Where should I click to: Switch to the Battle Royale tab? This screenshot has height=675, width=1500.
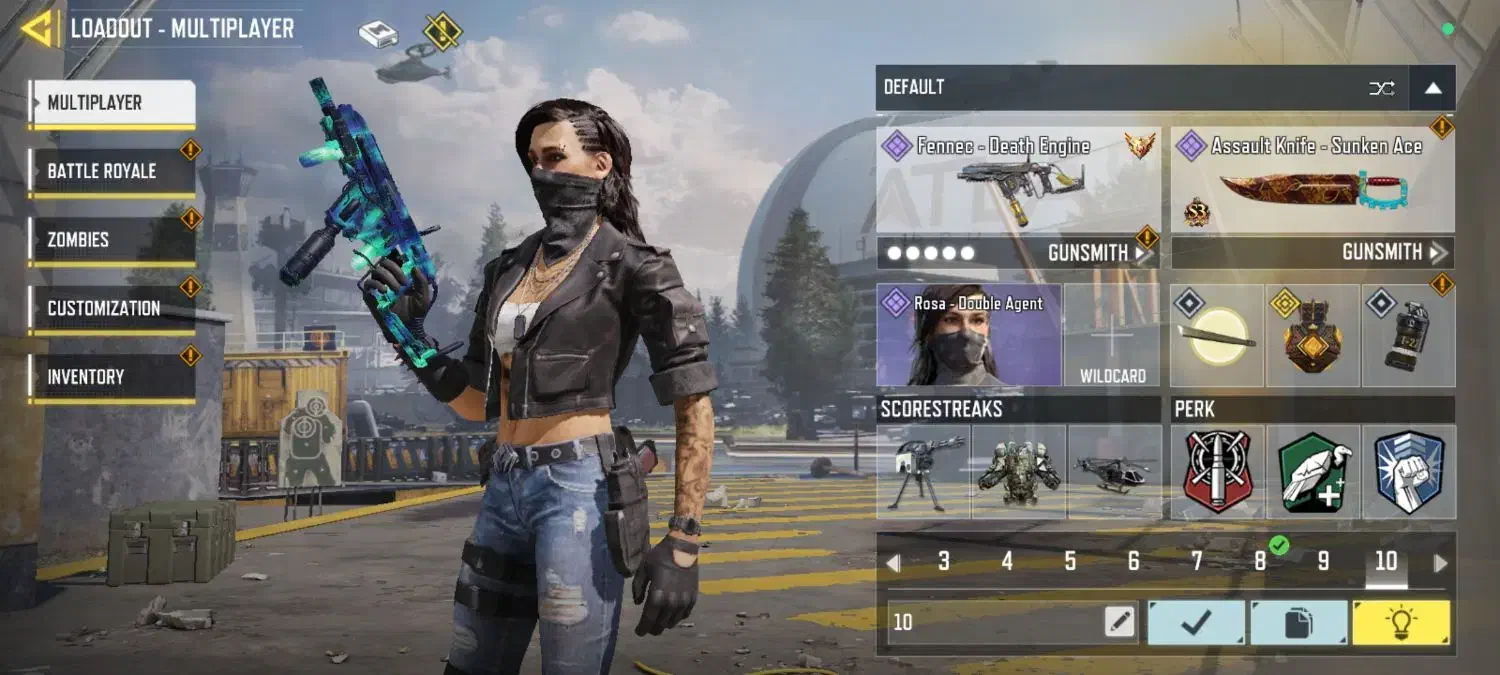(112, 171)
